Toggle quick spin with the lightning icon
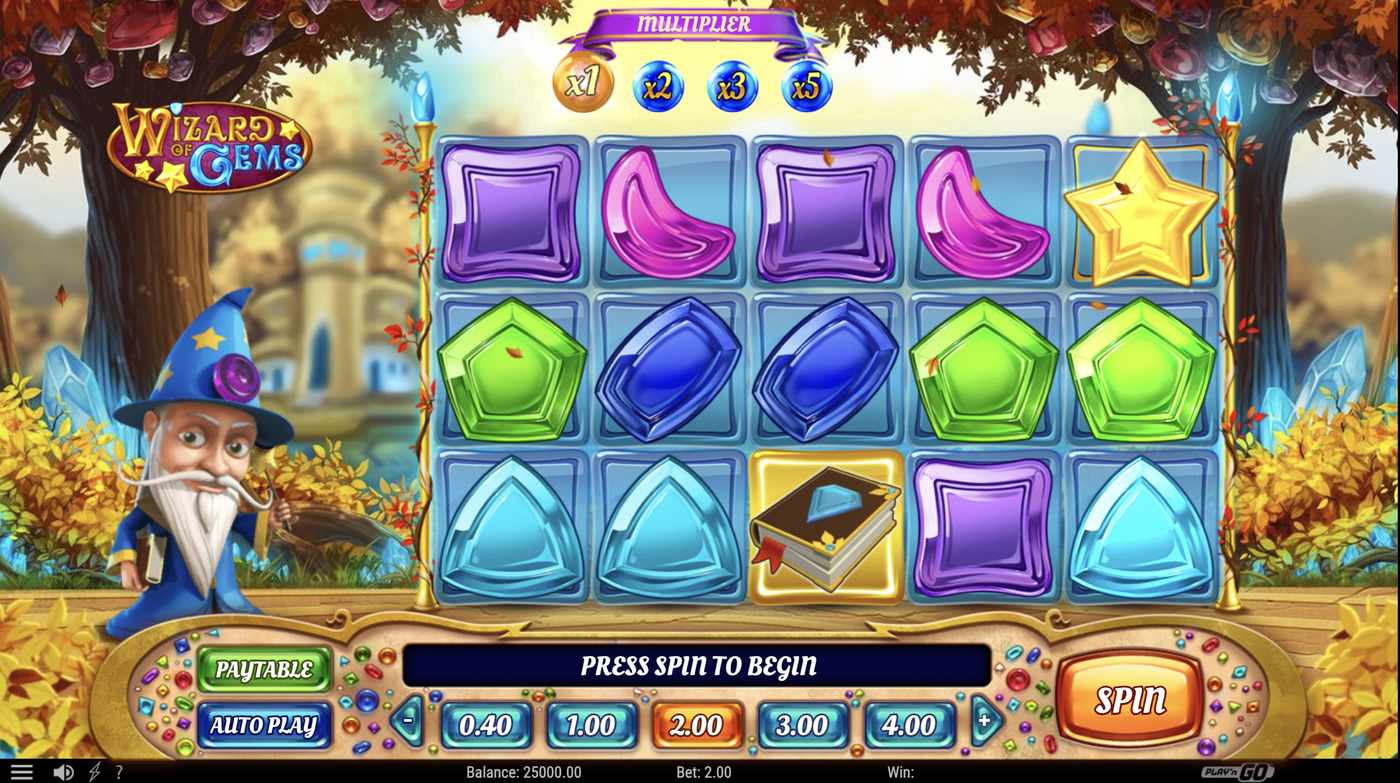 tap(95, 771)
